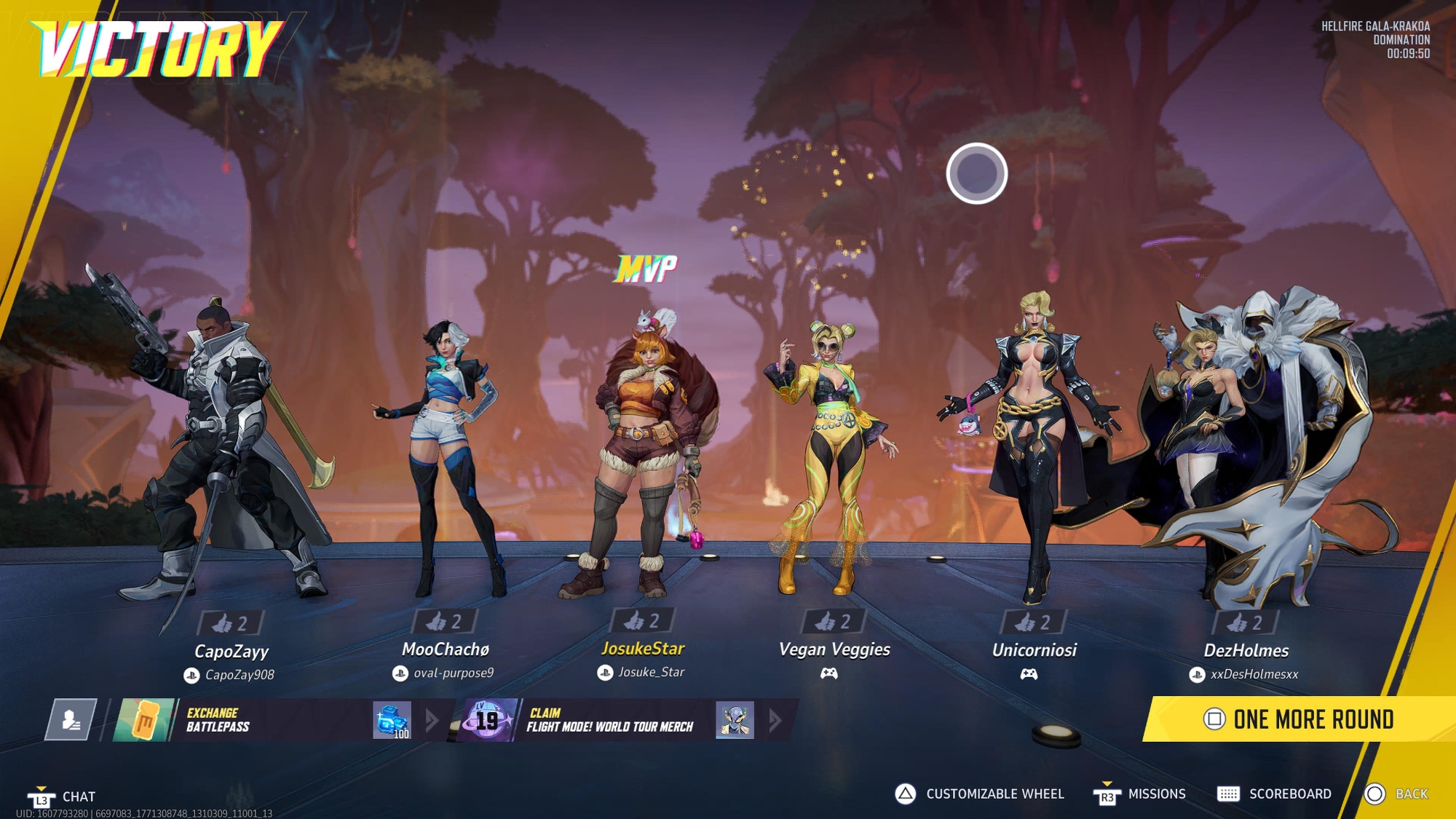Image resolution: width=1456 pixels, height=819 pixels.
Task: Upvote the MVP JosukeStar
Action: pyautogui.click(x=642, y=621)
